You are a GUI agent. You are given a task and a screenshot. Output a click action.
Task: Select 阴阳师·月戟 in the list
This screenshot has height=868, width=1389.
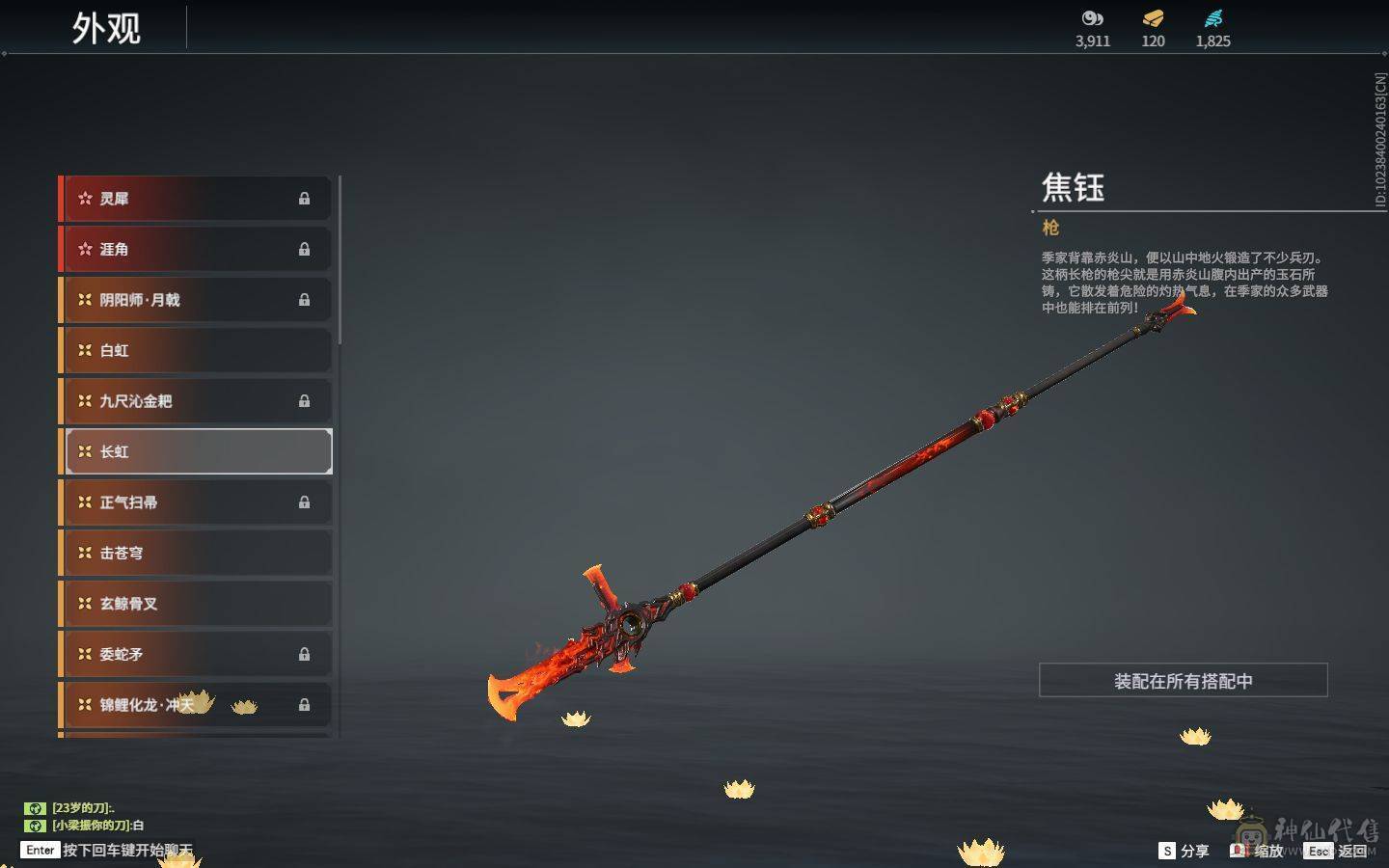196,300
